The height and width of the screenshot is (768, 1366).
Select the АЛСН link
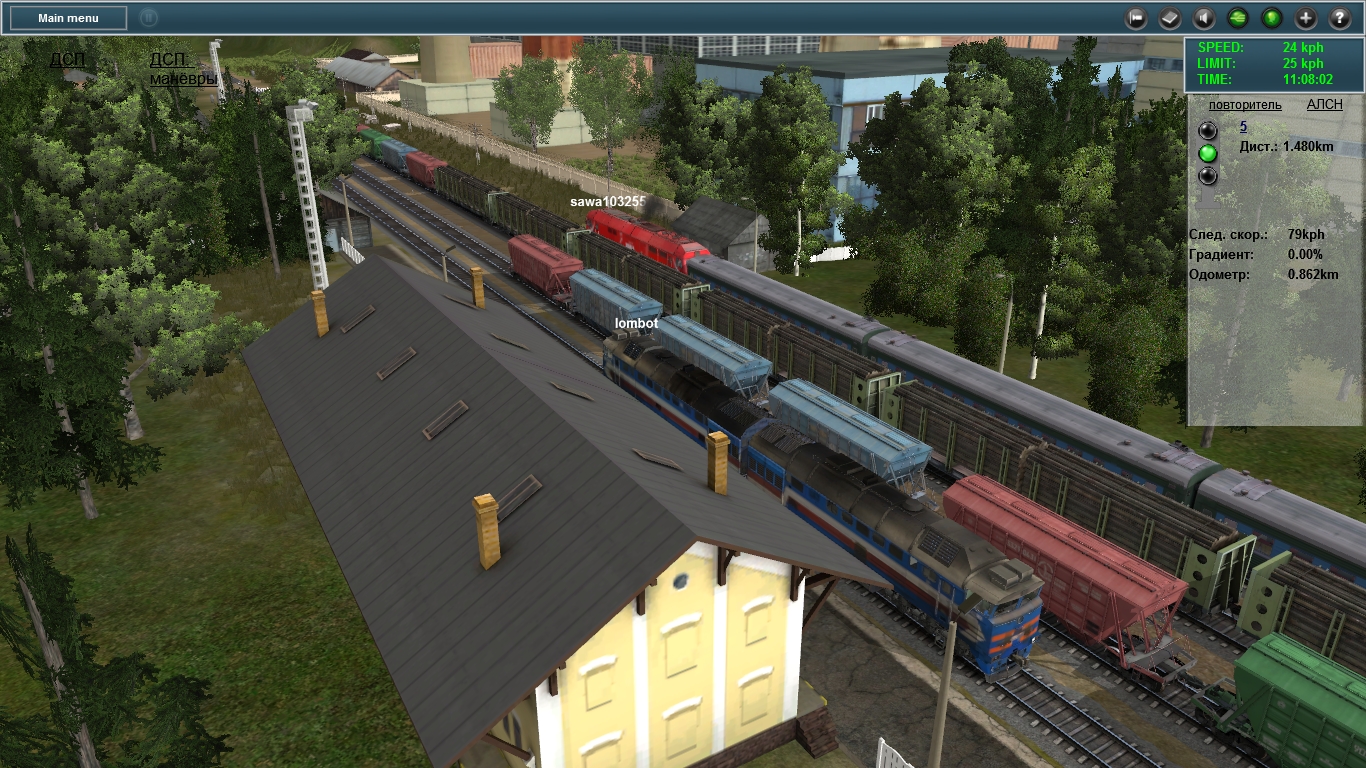(1324, 105)
